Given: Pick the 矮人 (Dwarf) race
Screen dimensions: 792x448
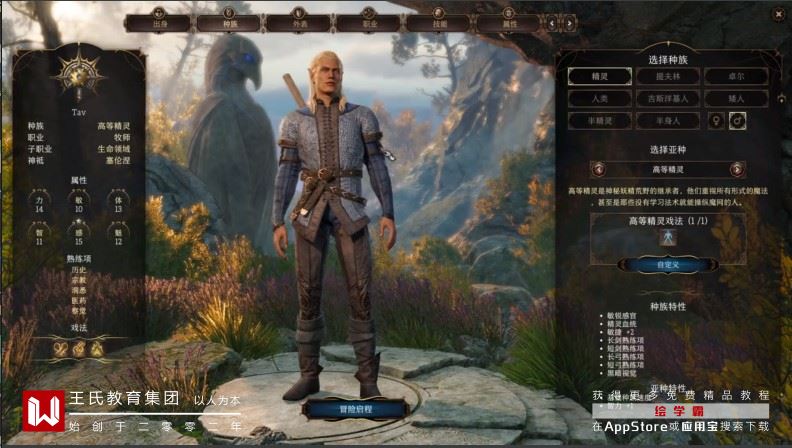Looking at the screenshot, I should pyautogui.click(x=736, y=98).
